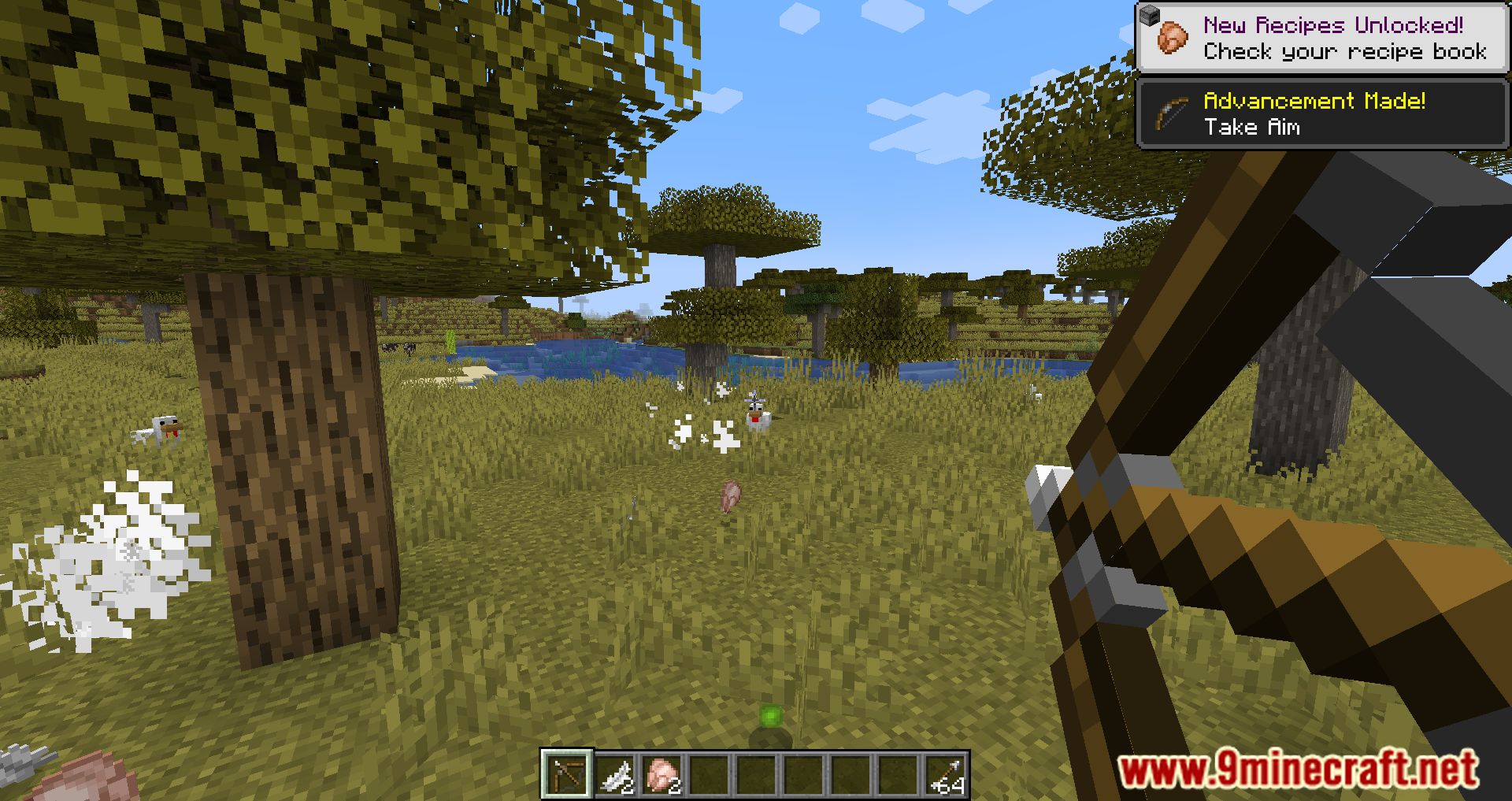1512x801 pixels.
Task: Choose the raw chicken hotbar slot
Action: pyautogui.click(x=661, y=775)
